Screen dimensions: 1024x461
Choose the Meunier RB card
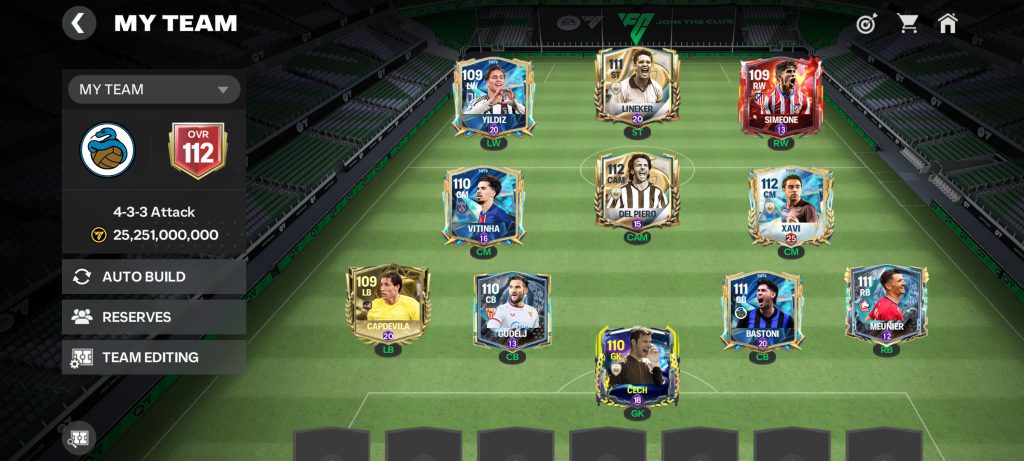click(886, 303)
